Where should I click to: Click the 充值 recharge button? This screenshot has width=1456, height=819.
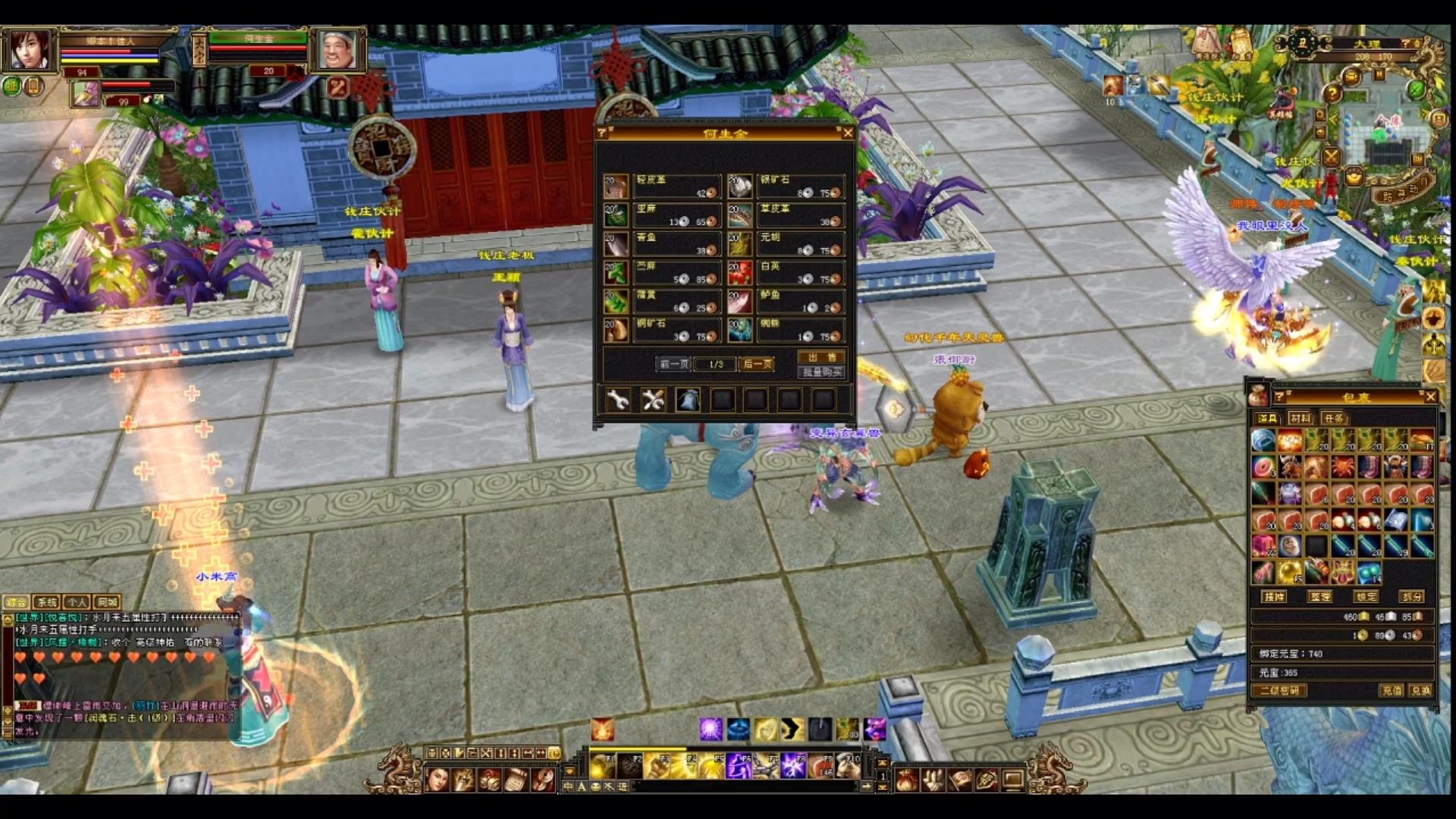pyautogui.click(x=1392, y=691)
